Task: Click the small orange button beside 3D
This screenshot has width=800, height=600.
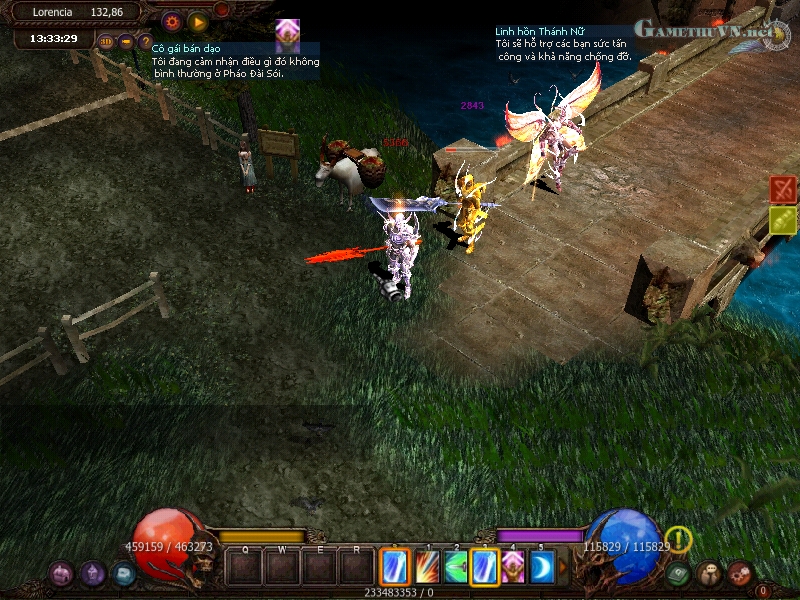Action: (126, 41)
